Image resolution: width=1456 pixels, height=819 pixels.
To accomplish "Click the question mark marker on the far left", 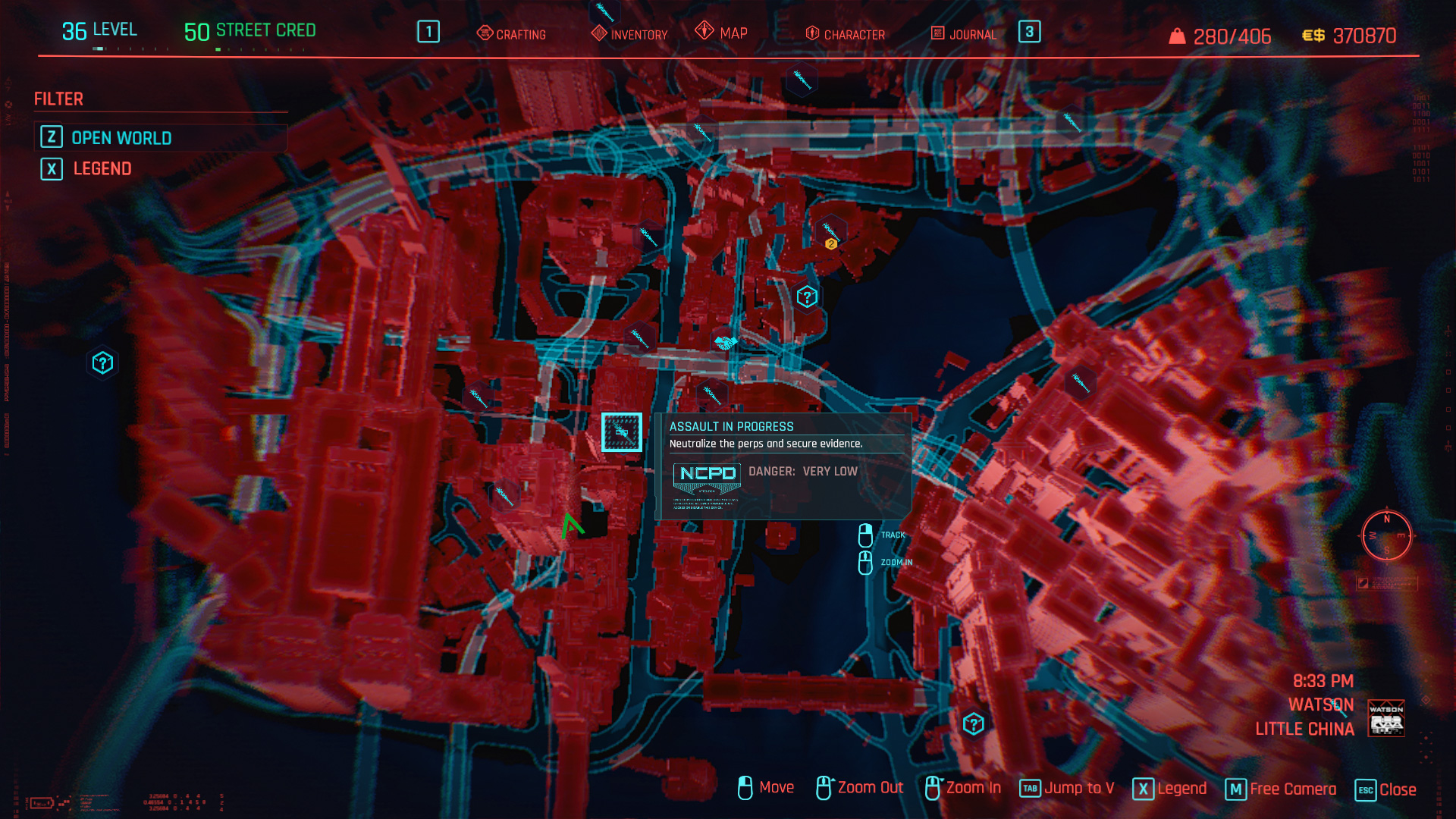I will tap(103, 362).
